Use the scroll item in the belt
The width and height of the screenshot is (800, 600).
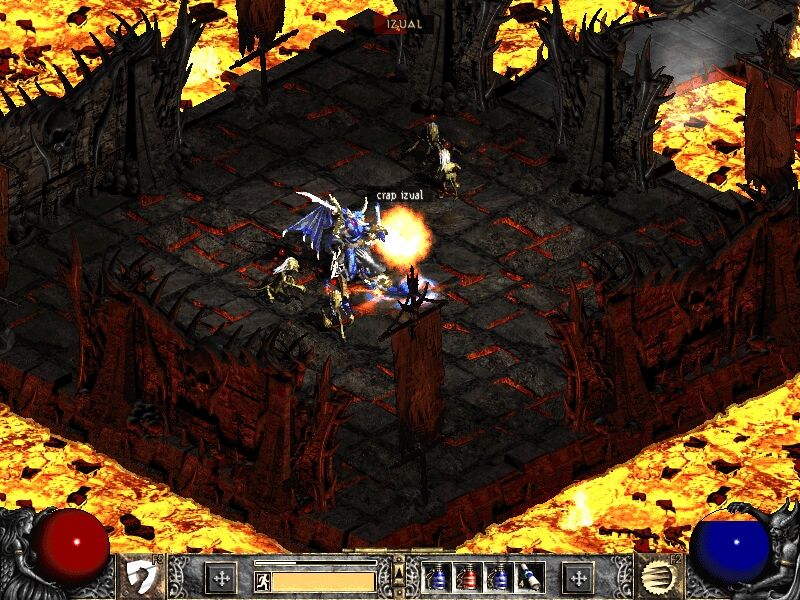[525, 577]
